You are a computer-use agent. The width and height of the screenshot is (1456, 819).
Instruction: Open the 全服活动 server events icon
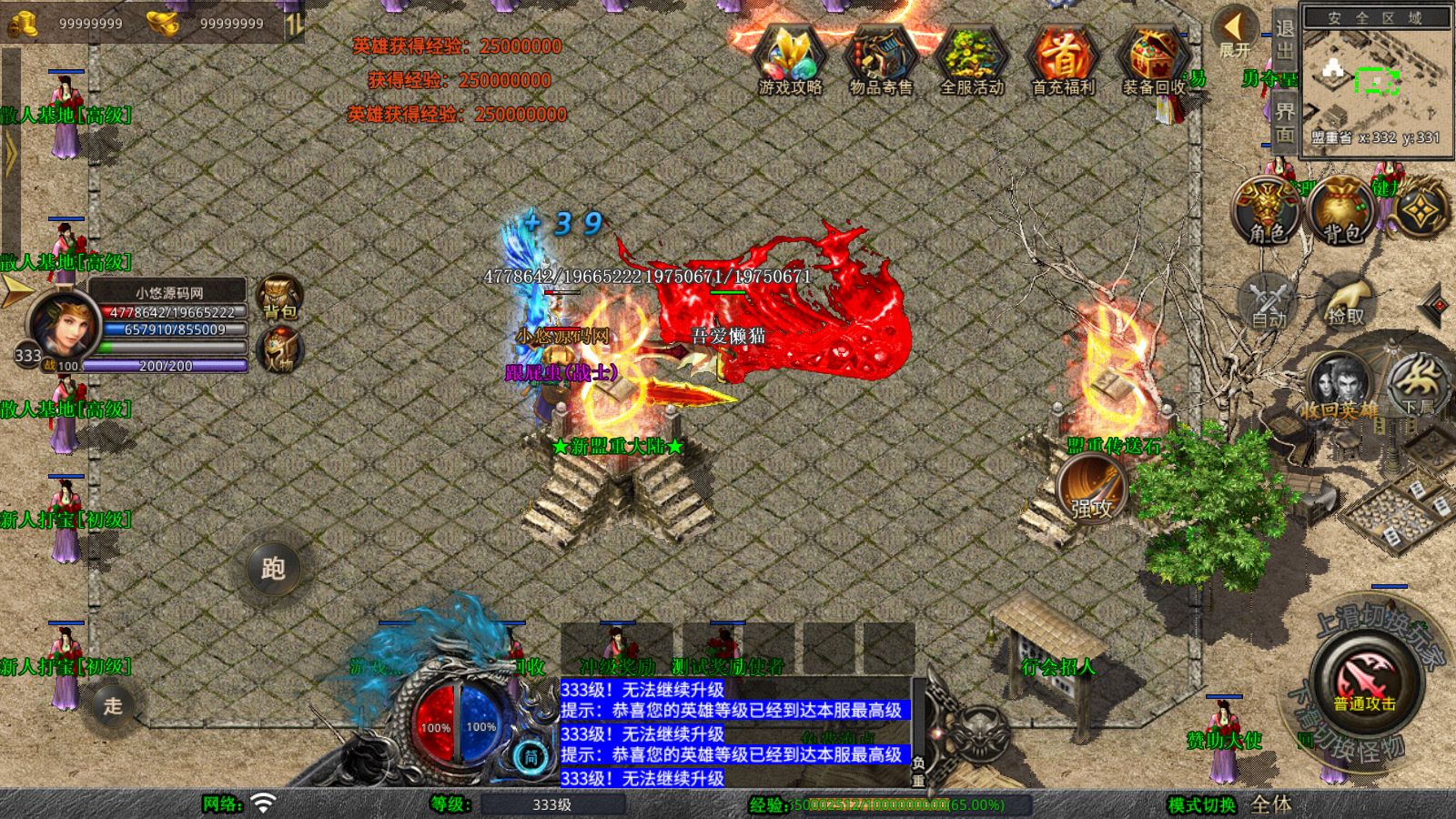(x=971, y=61)
